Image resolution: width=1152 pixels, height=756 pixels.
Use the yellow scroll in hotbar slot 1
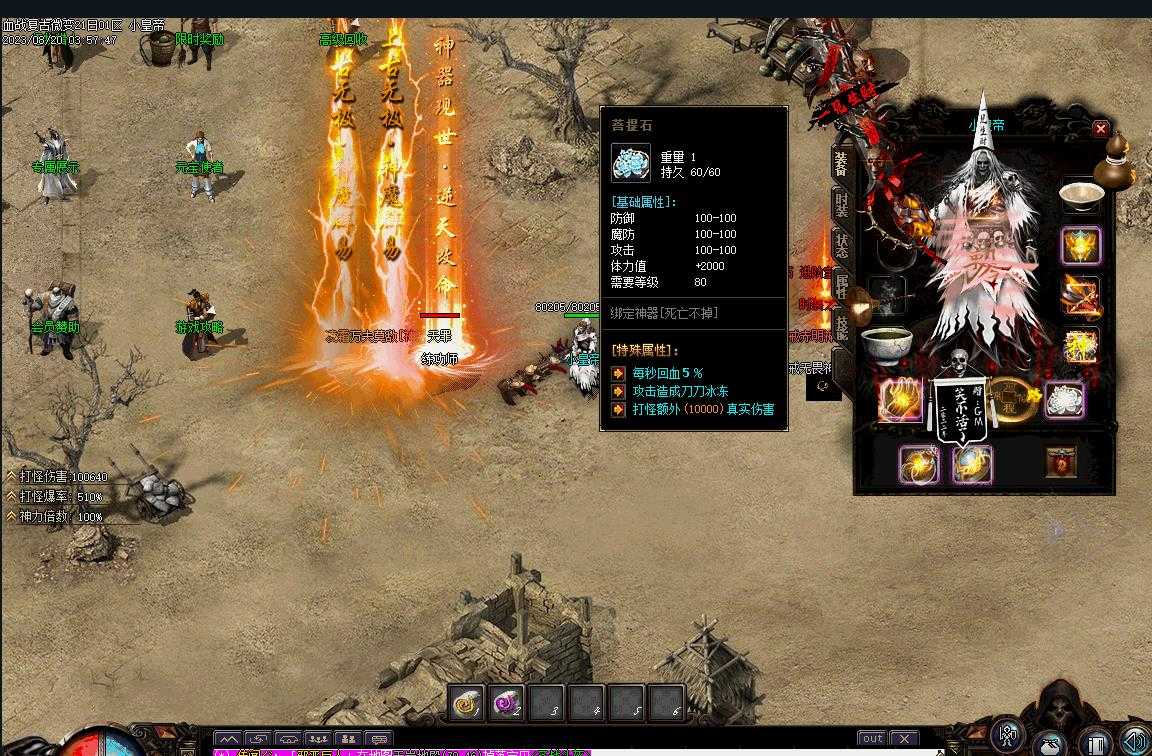466,703
